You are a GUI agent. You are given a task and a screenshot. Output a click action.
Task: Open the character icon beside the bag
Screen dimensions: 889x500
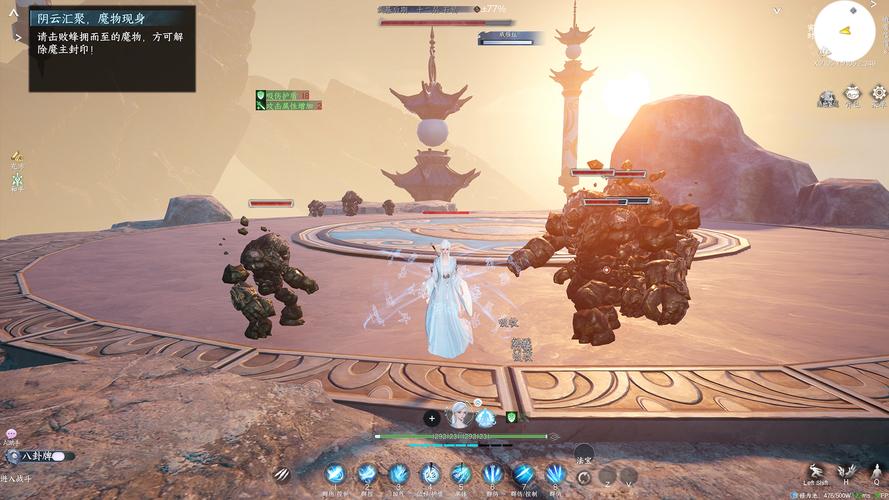(828, 97)
